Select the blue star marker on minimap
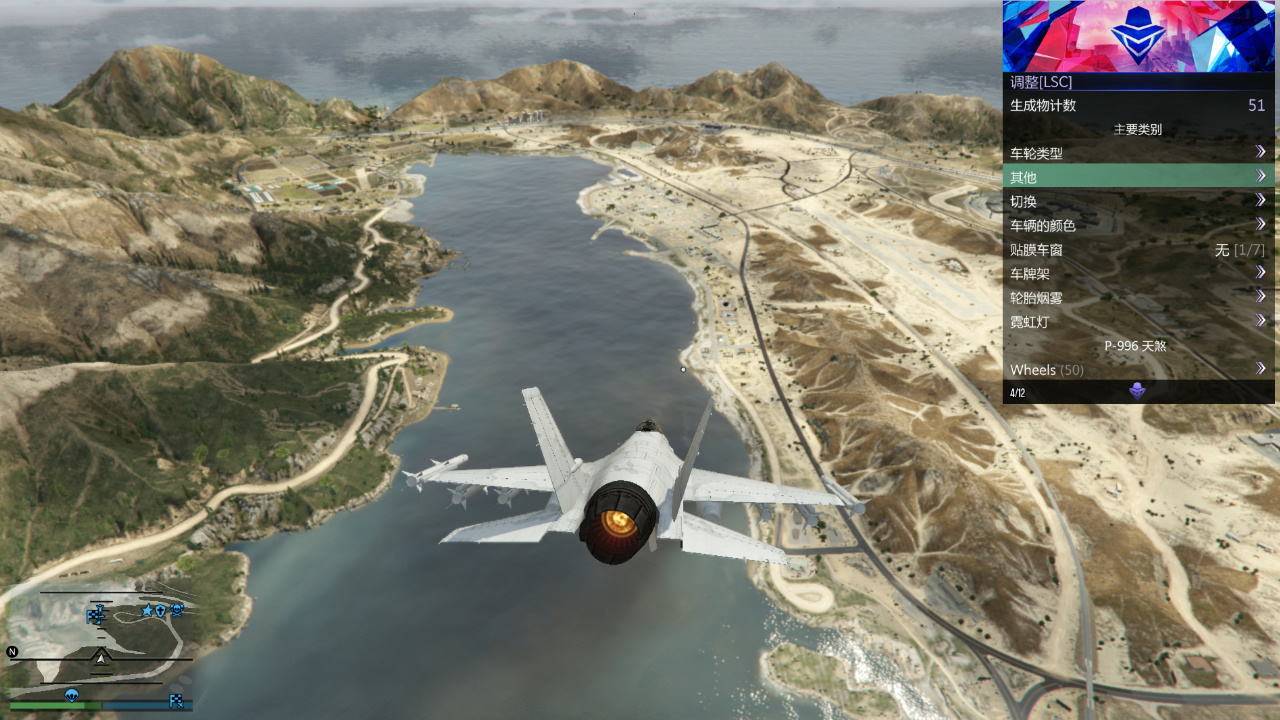The height and width of the screenshot is (720, 1280). [148, 610]
